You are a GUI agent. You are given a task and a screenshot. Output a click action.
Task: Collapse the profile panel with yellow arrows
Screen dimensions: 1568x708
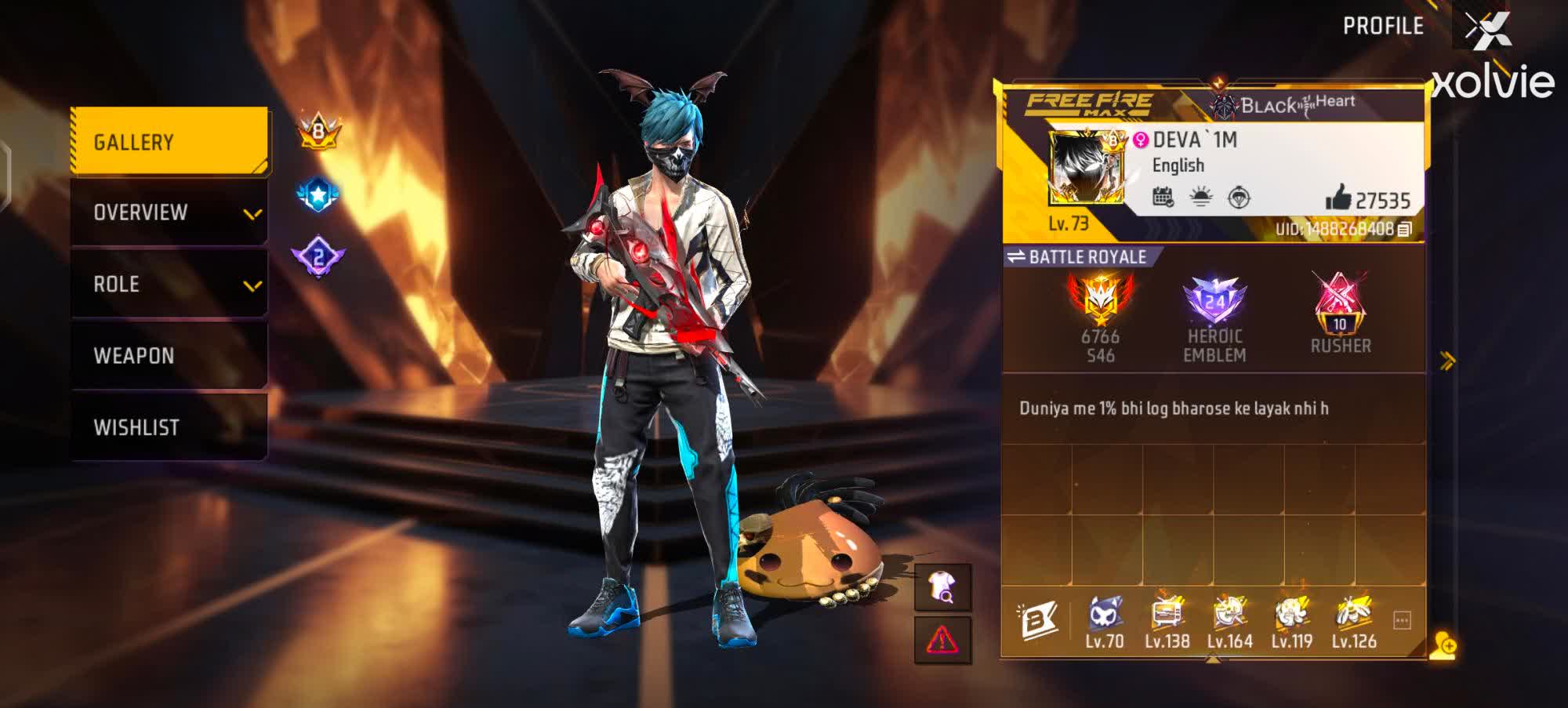tap(1447, 361)
